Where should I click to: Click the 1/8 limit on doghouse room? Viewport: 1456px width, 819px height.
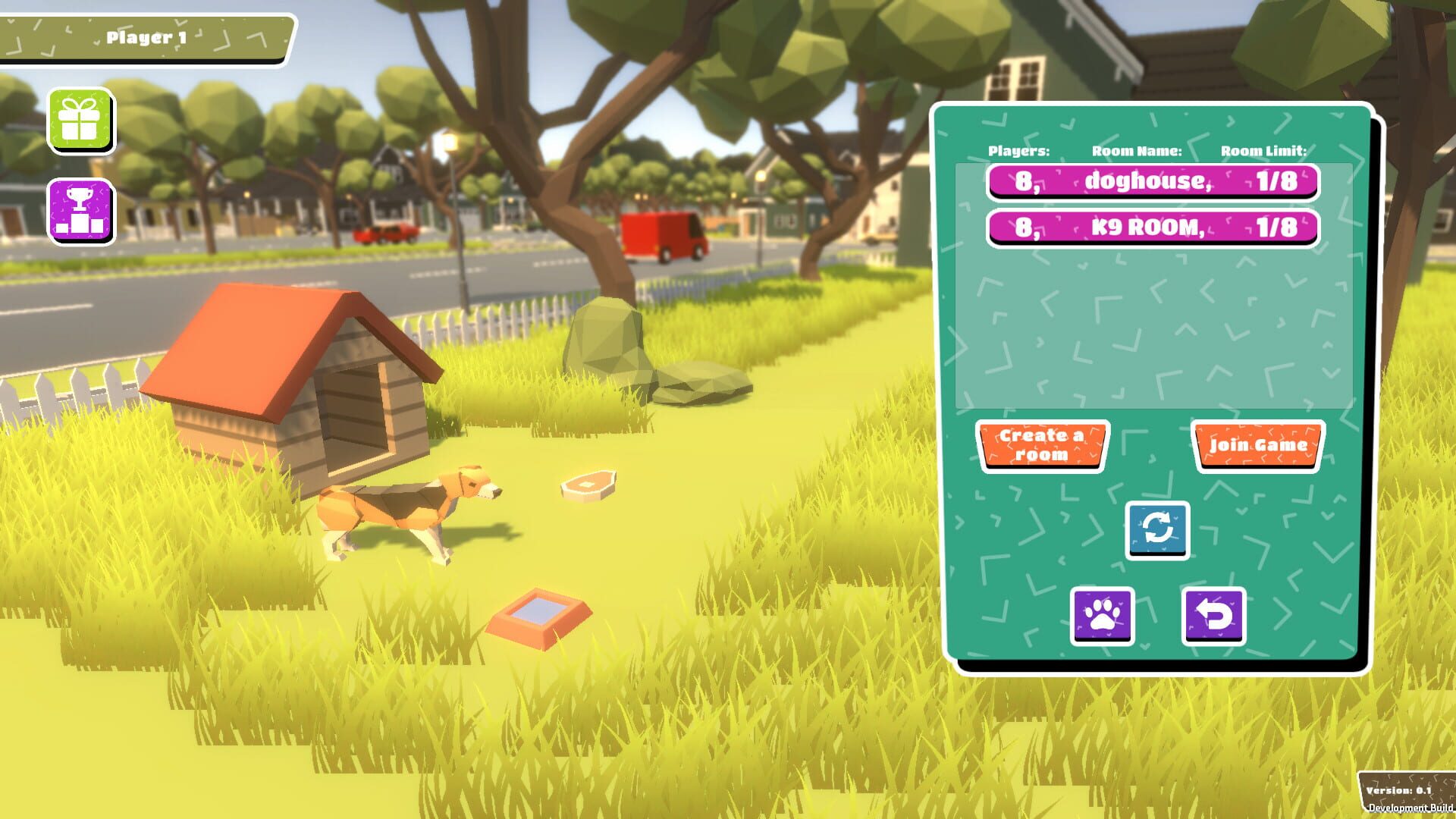pyautogui.click(x=1276, y=182)
